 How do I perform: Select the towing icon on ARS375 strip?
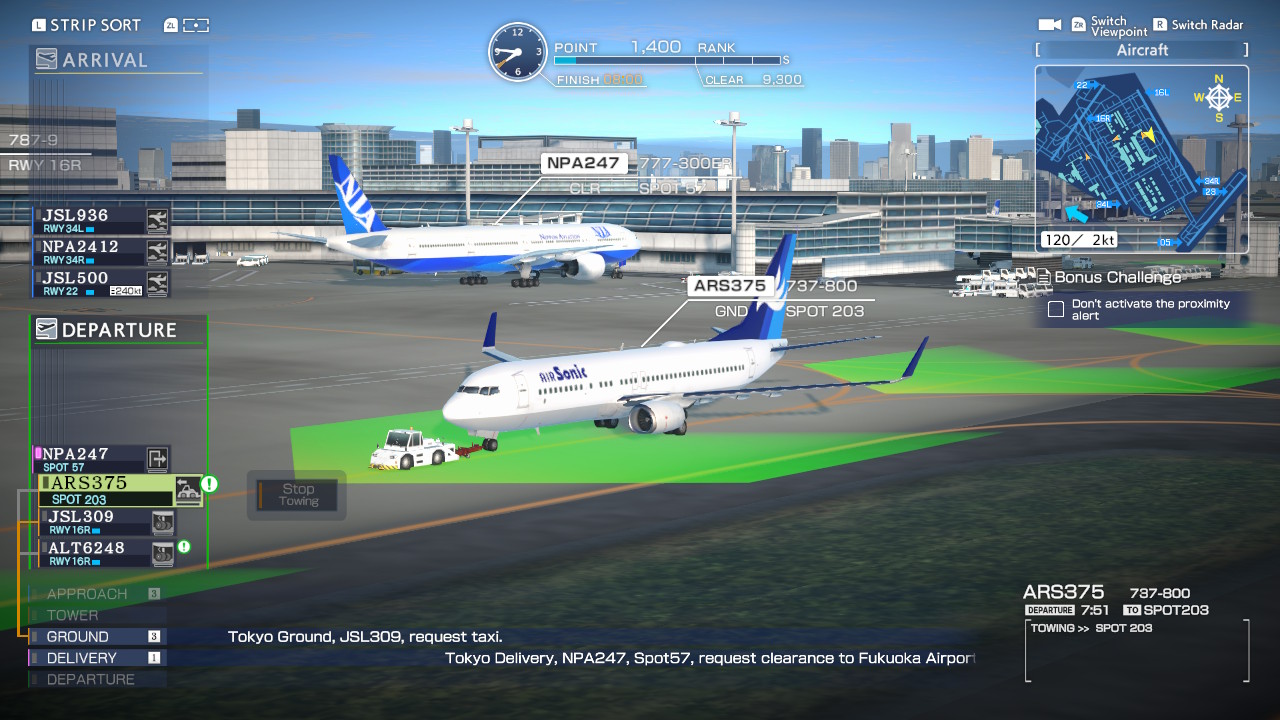[188, 489]
